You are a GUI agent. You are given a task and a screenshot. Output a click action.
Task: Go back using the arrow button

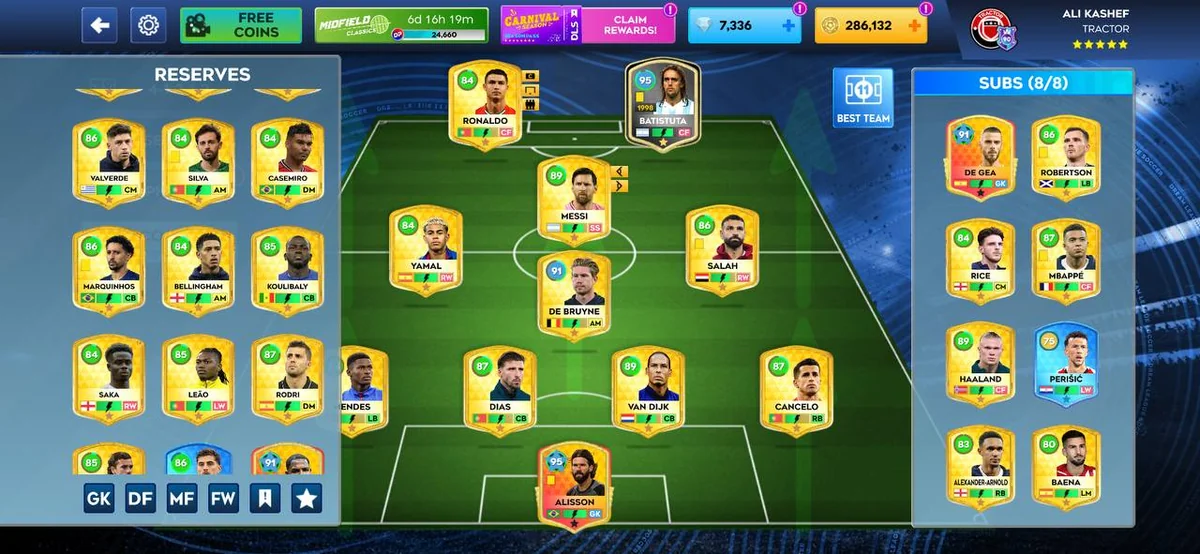98,25
